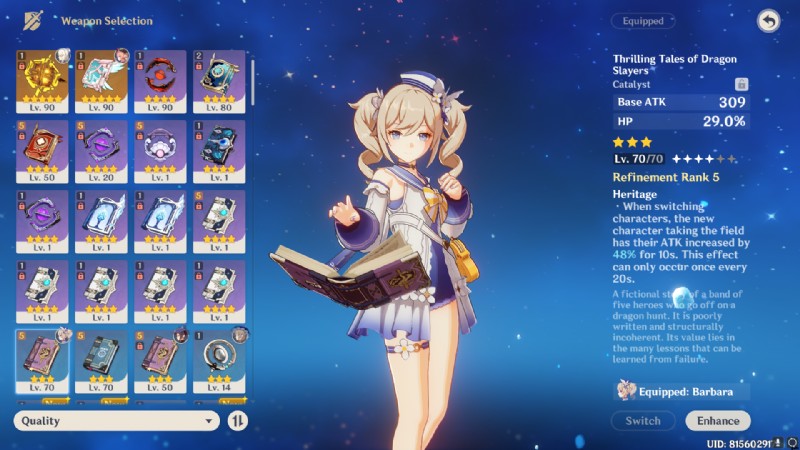Viewport: 800px width, 450px height.
Task: Click the Switch weapon button
Action: click(643, 421)
